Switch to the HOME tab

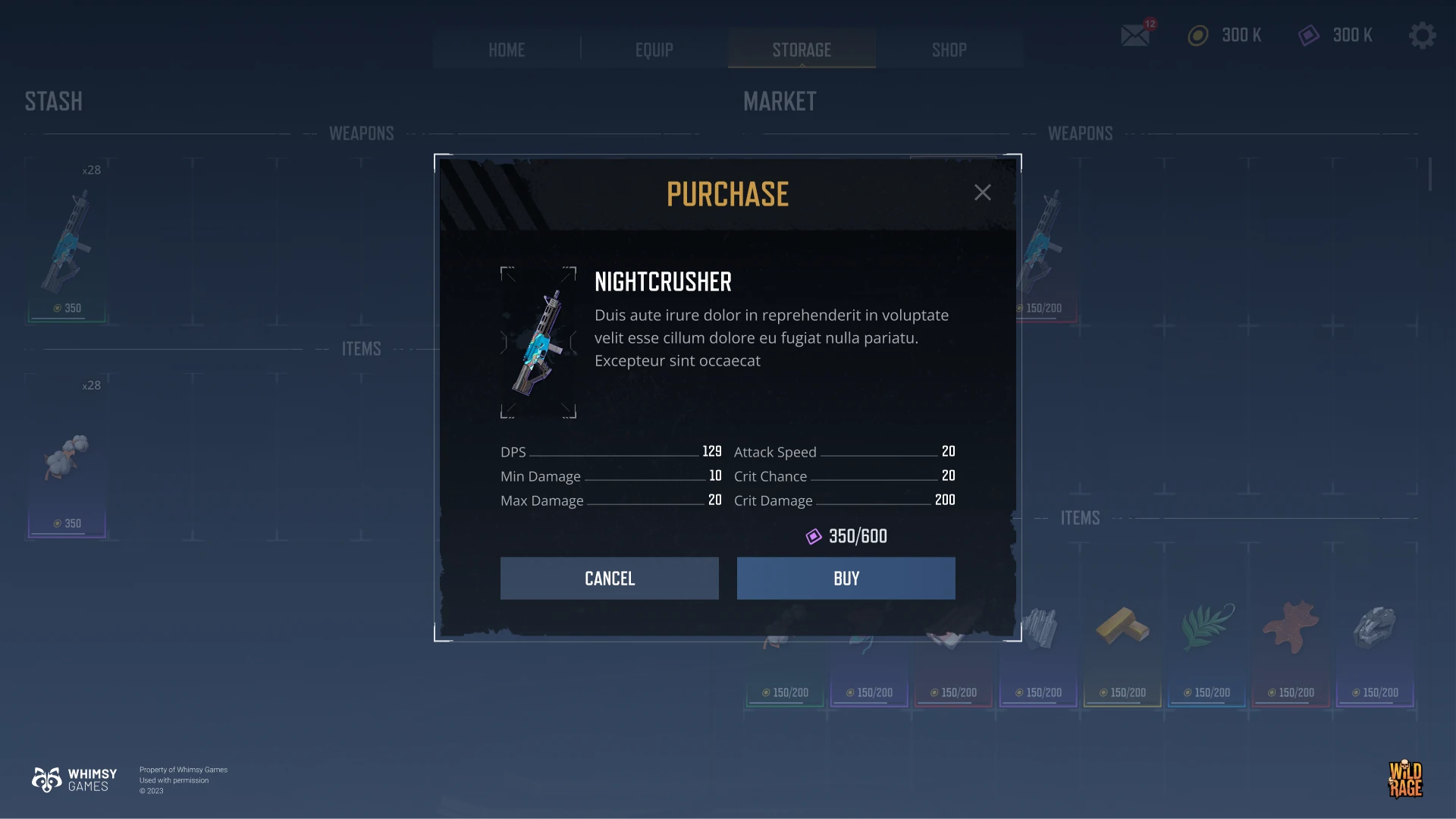point(507,50)
